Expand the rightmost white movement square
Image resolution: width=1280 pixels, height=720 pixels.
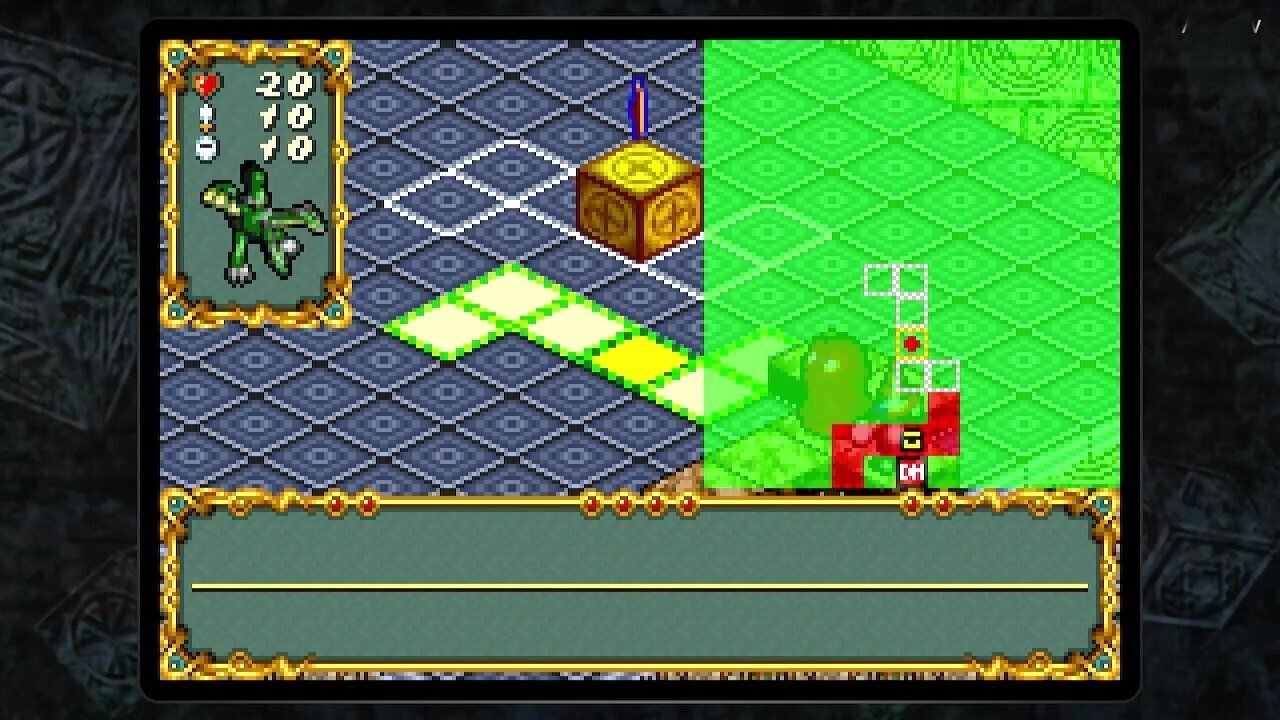tap(944, 375)
